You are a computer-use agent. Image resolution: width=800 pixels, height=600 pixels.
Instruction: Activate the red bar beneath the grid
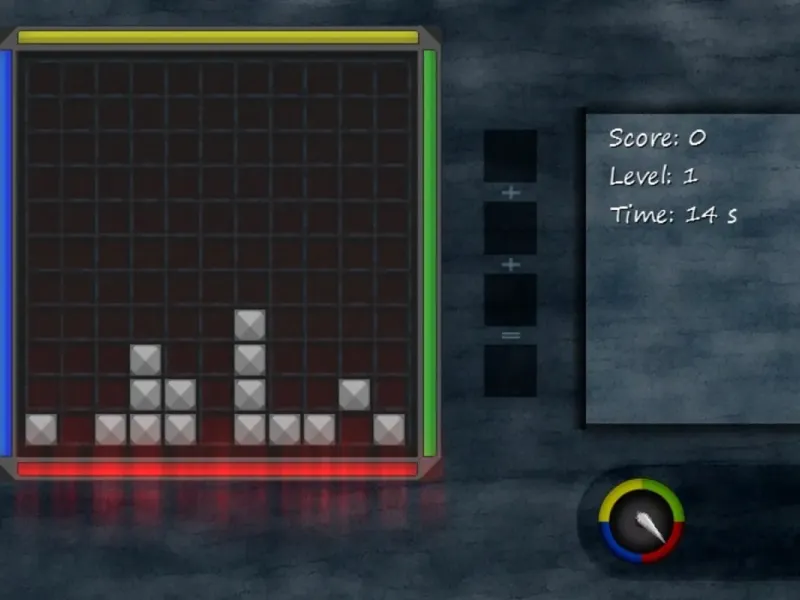(218, 469)
